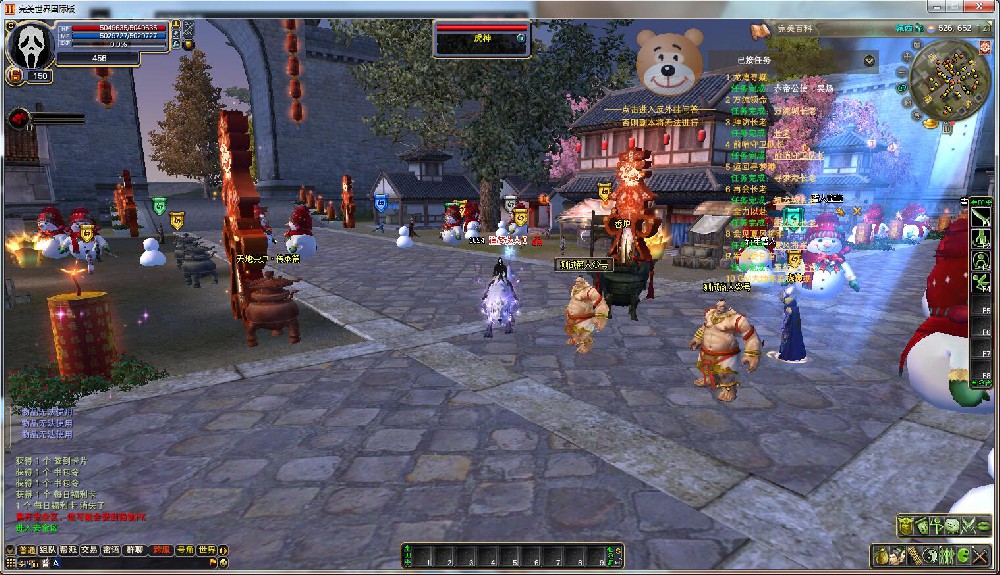Switch to the 组队 chat tab
Screen dimensions: 1000x575
(x=47, y=550)
